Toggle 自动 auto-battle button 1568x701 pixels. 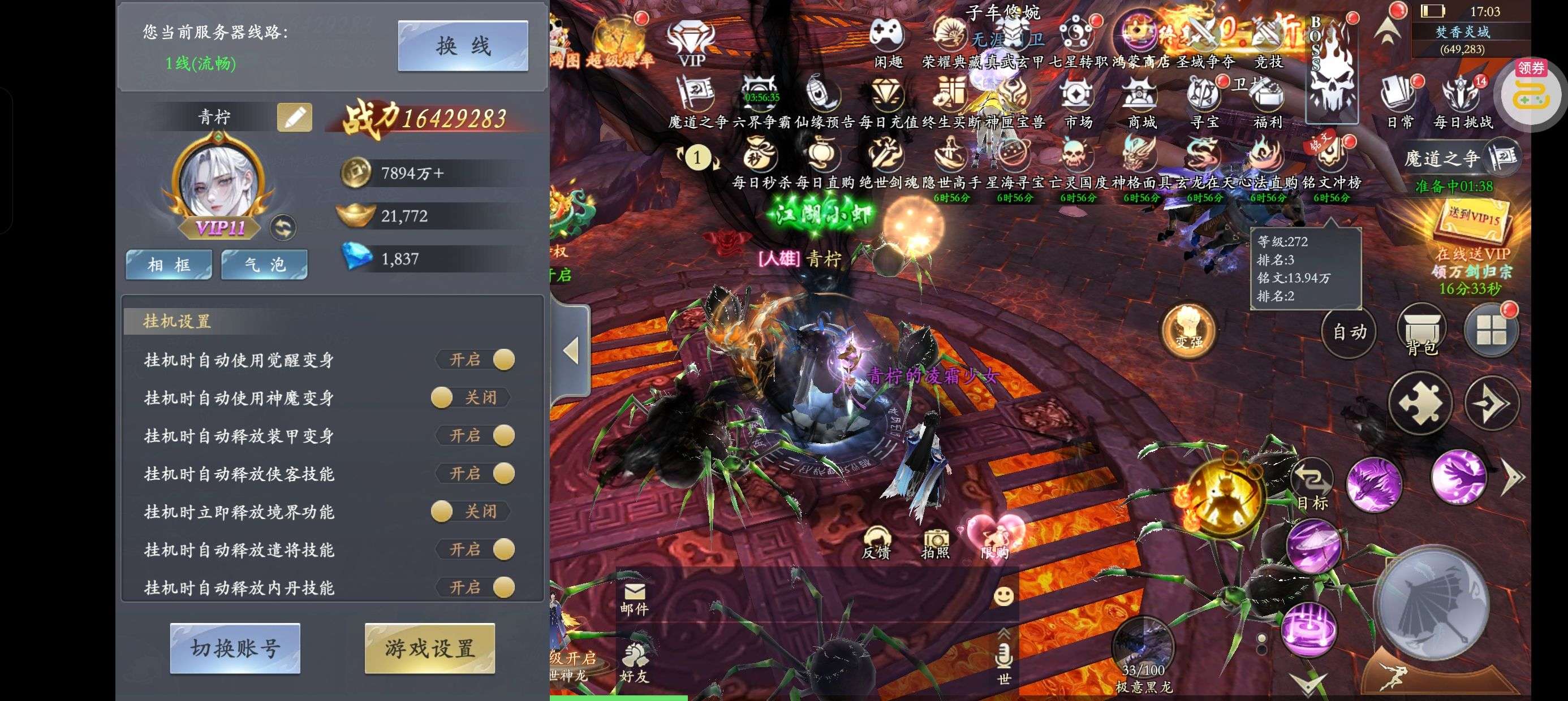[x=1350, y=332]
